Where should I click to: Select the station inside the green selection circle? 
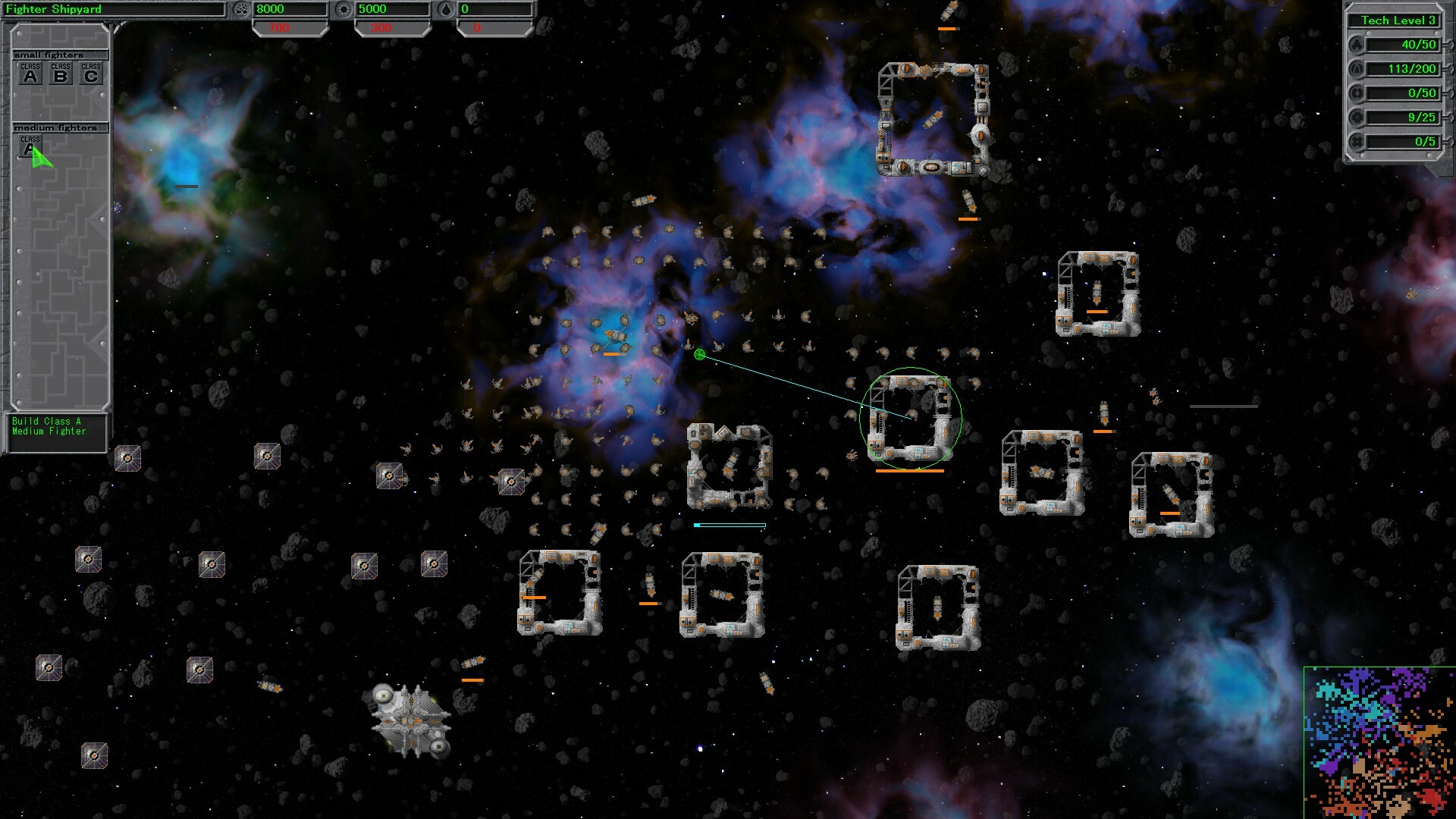point(910,419)
